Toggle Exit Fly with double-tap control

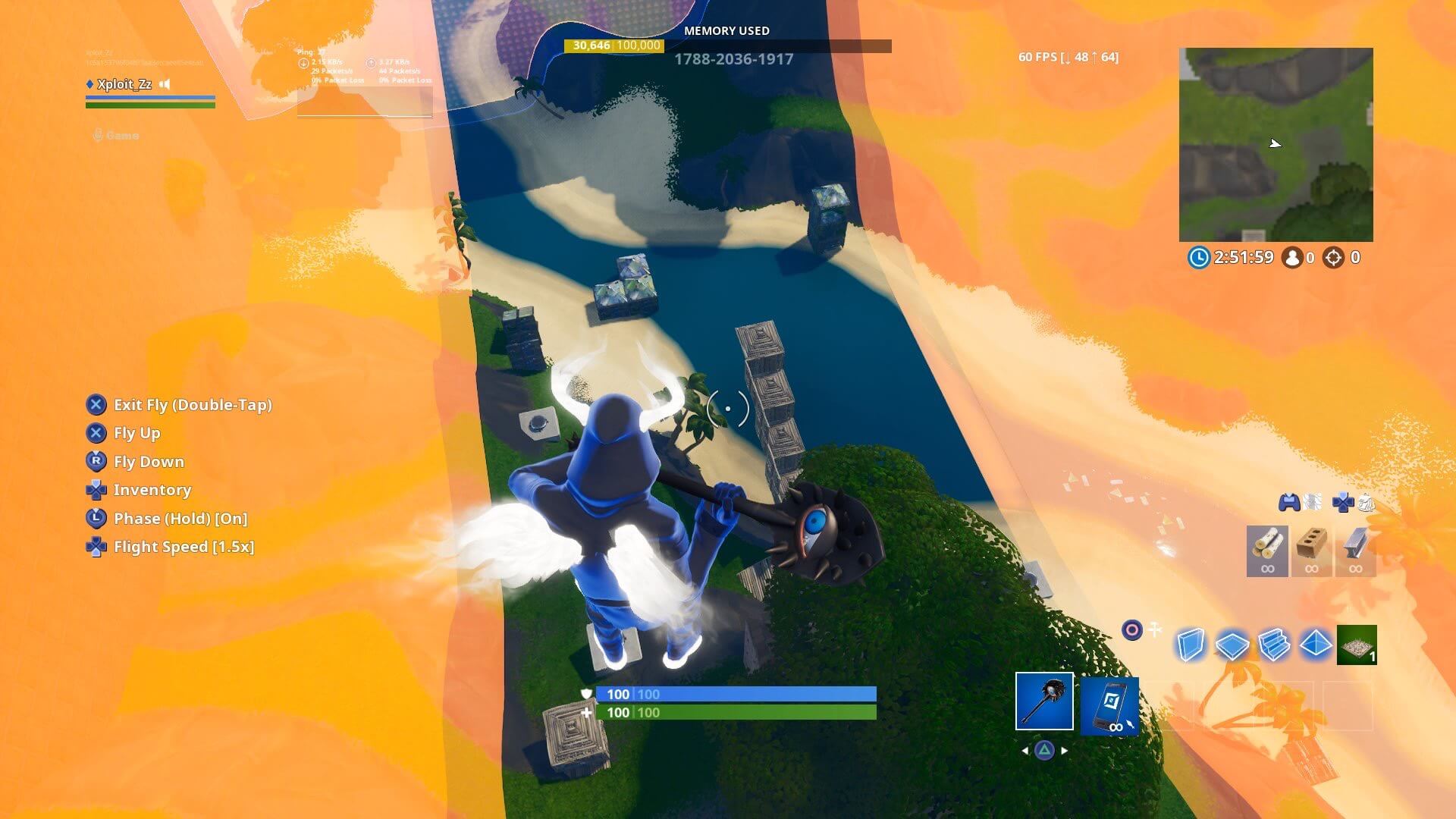pyautogui.click(x=193, y=406)
